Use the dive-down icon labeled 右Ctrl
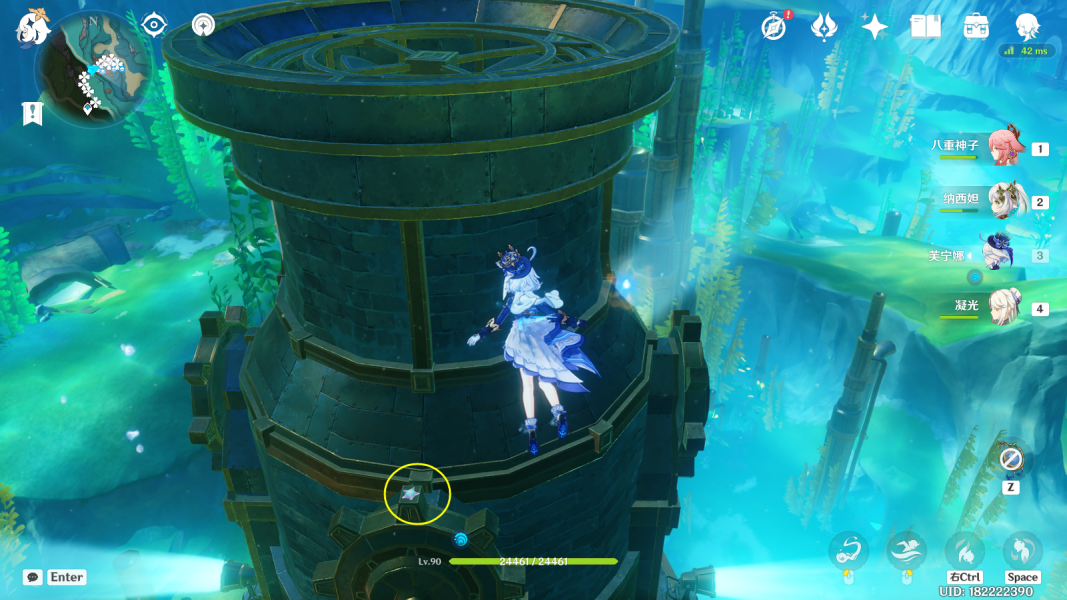The image size is (1067, 600). (x=965, y=551)
